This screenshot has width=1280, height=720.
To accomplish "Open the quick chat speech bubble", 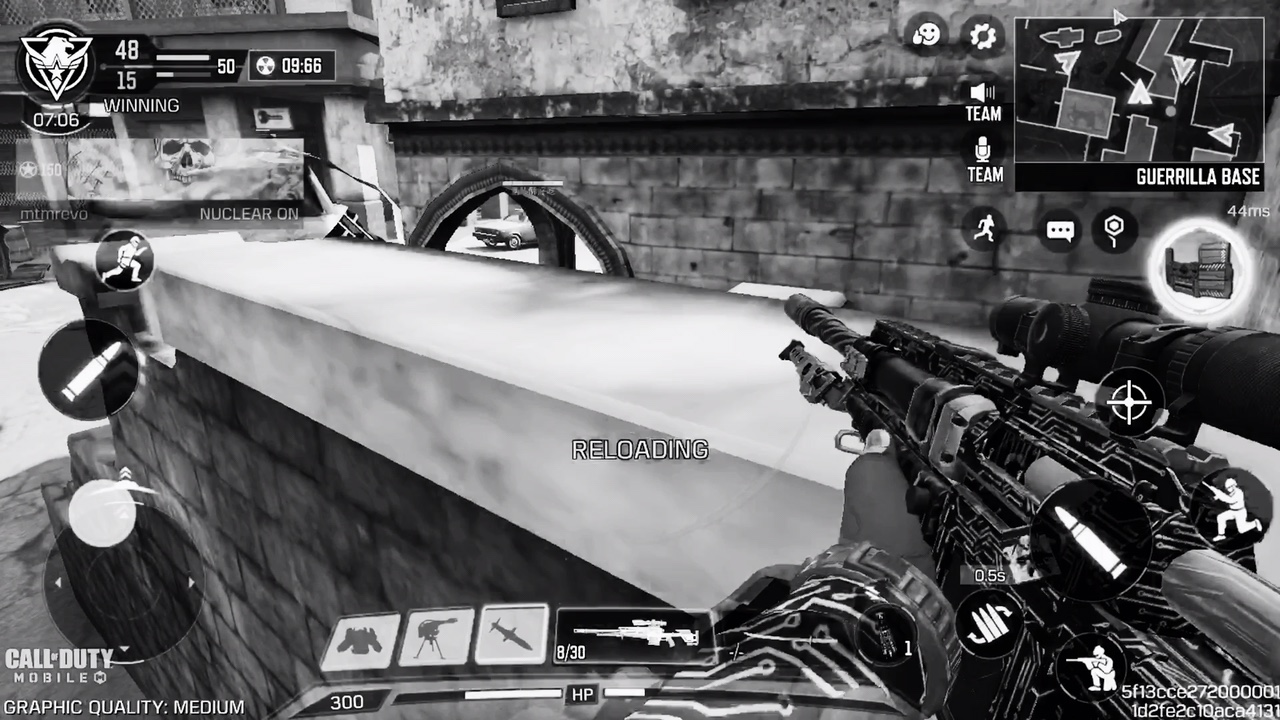I will tap(1060, 230).
